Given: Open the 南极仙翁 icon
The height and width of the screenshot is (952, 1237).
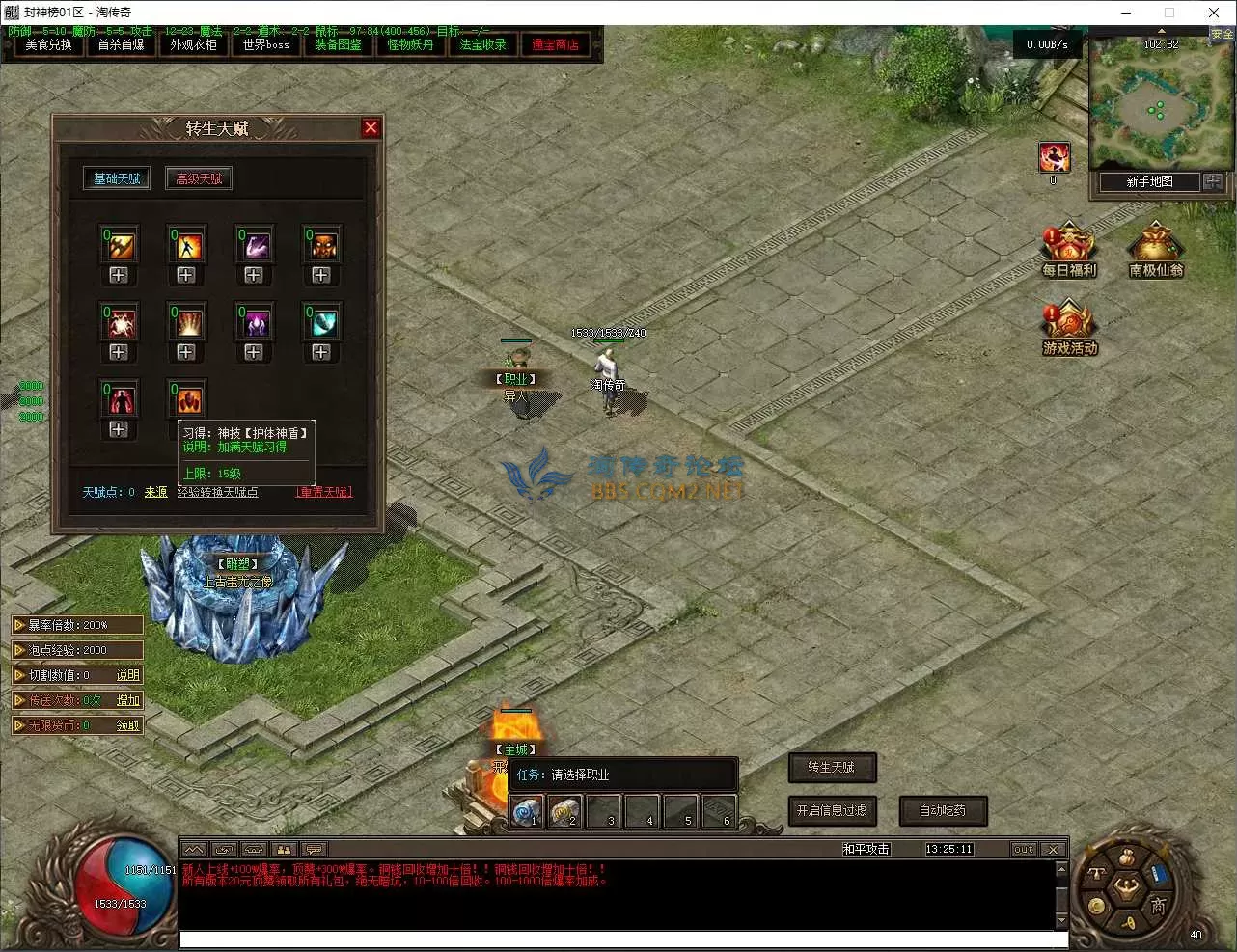Looking at the screenshot, I should (x=1156, y=251).
